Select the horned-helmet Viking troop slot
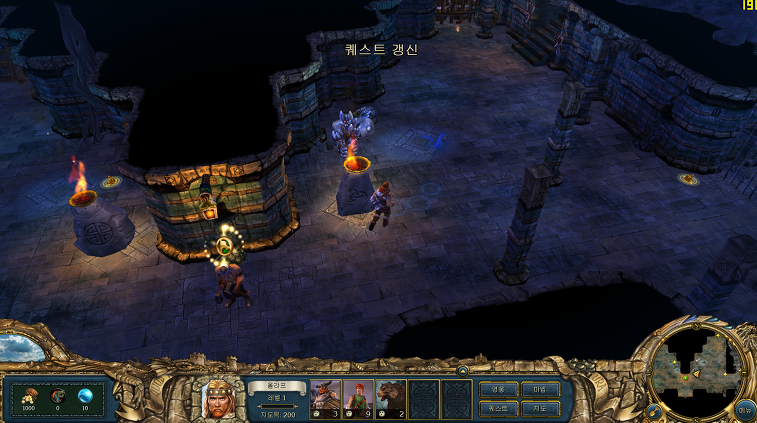The image size is (757, 423). [325, 397]
